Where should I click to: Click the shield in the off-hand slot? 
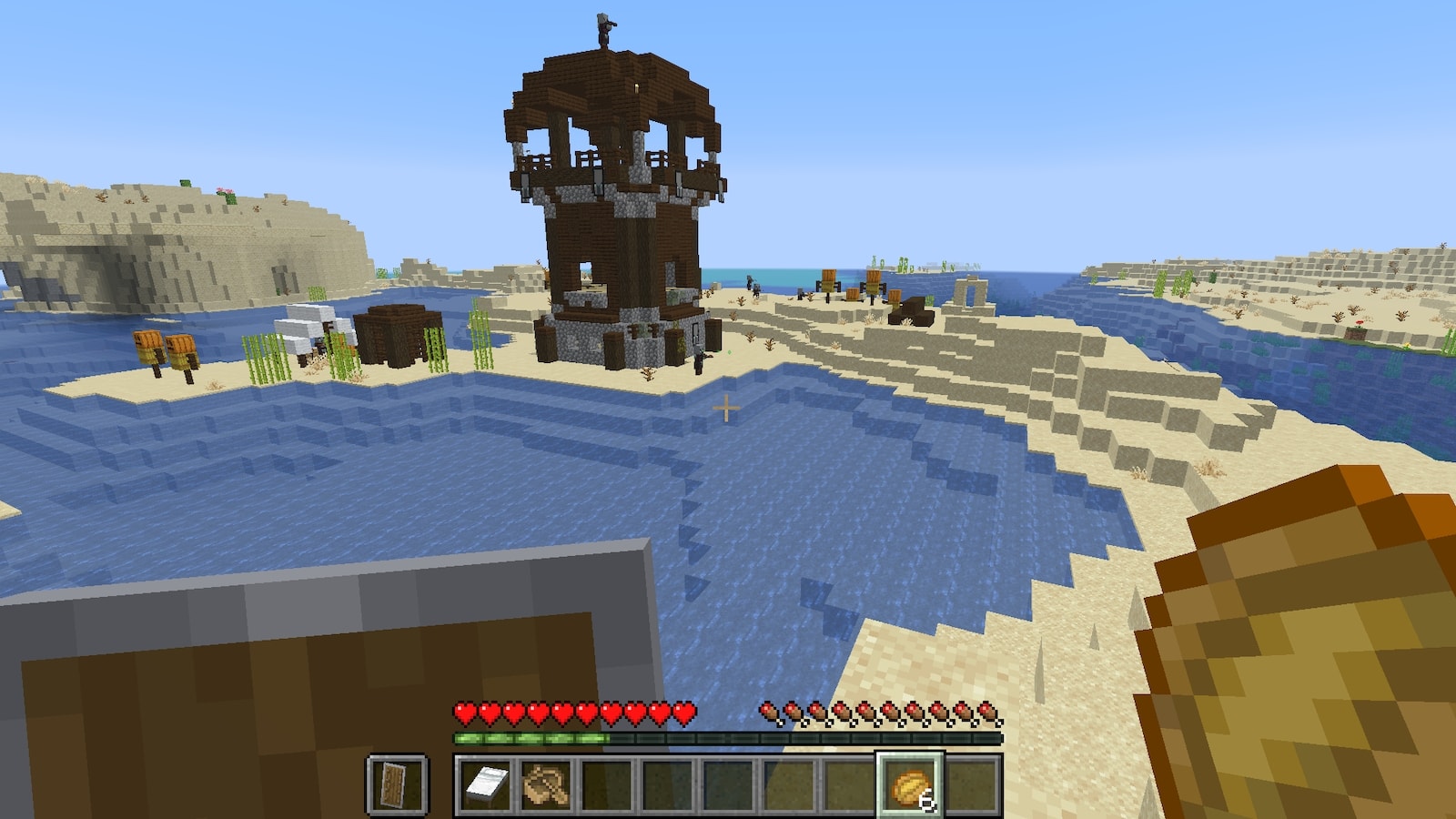point(397,784)
